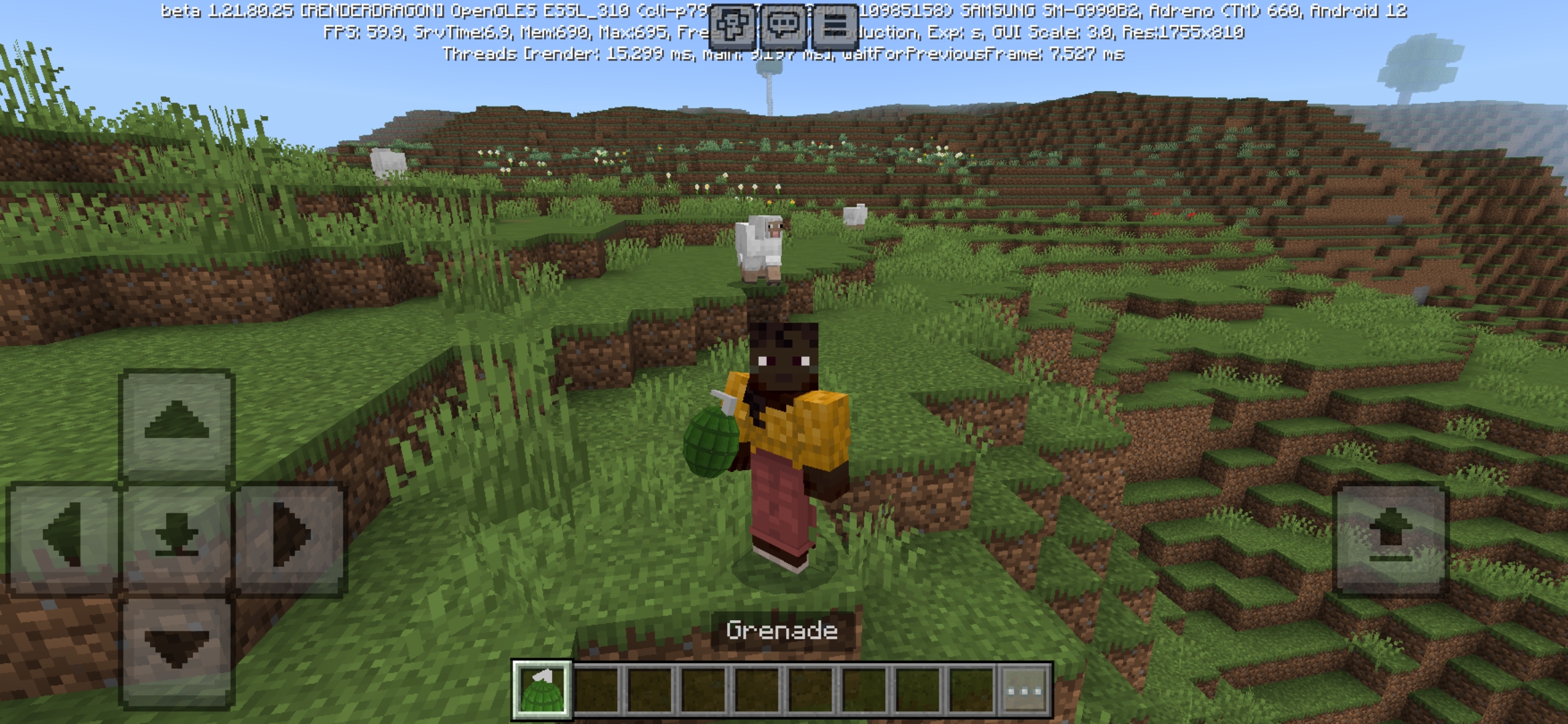Select the Grenade in the first hotbar slot
Viewport: 1568px width, 724px height.
click(x=542, y=688)
